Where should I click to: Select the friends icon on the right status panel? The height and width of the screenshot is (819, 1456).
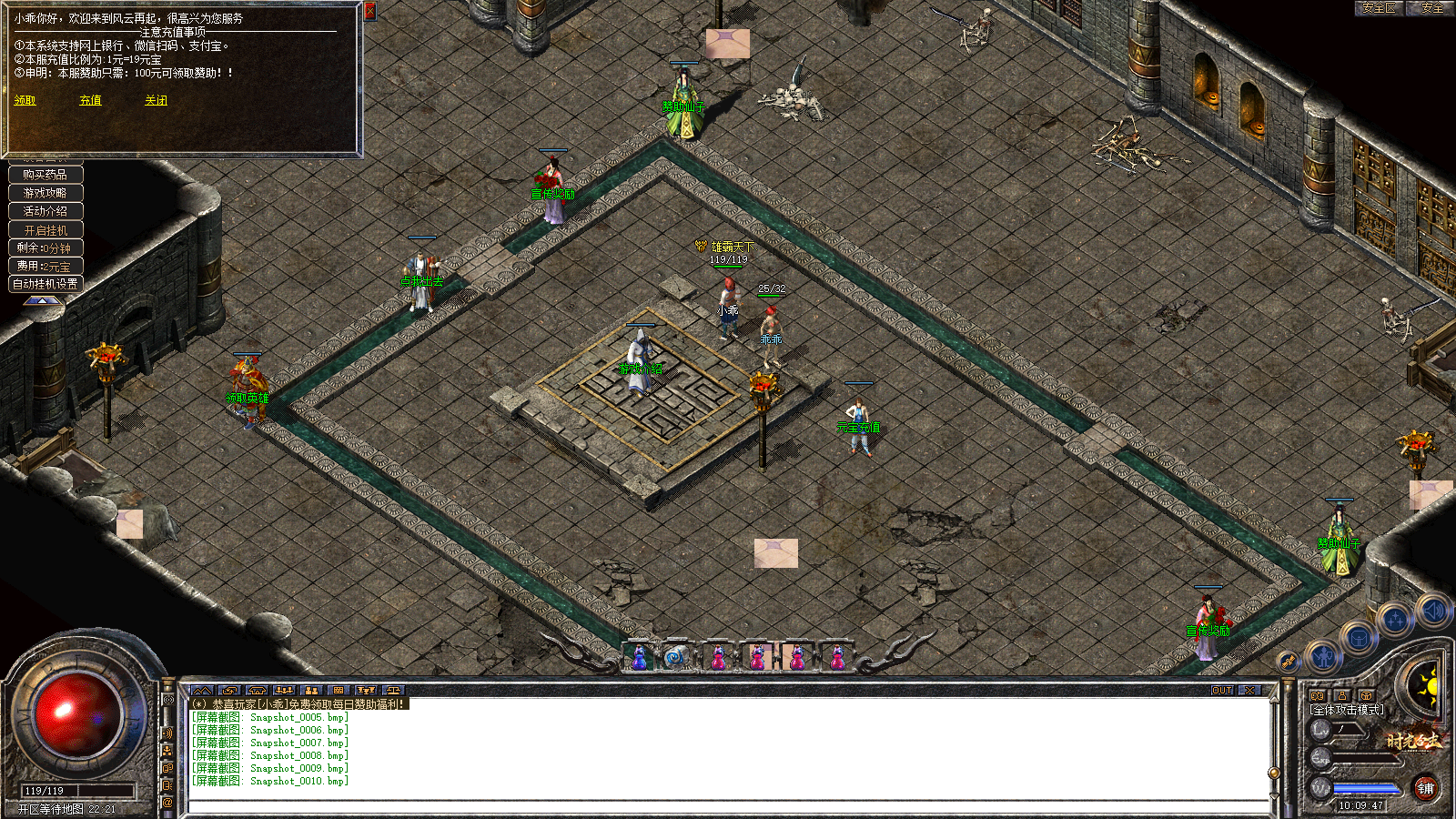coord(1317,695)
